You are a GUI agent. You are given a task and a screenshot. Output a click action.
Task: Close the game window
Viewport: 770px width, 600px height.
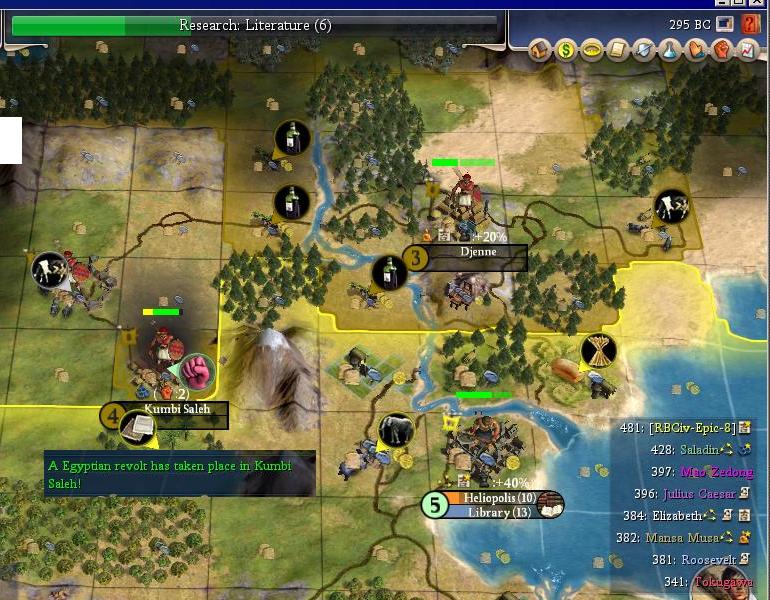pos(757,4)
